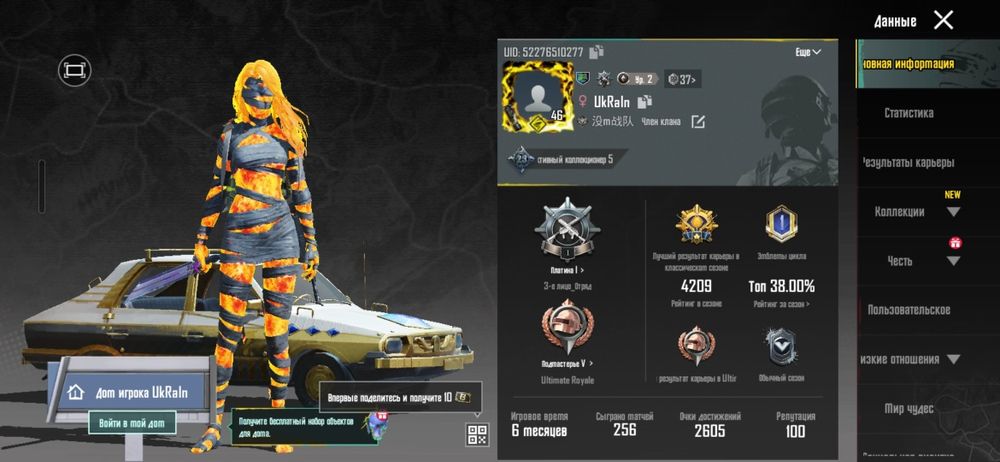Open the Активный коллекционер 5 title
Screen dimensions: 1000x462
tap(565, 159)
